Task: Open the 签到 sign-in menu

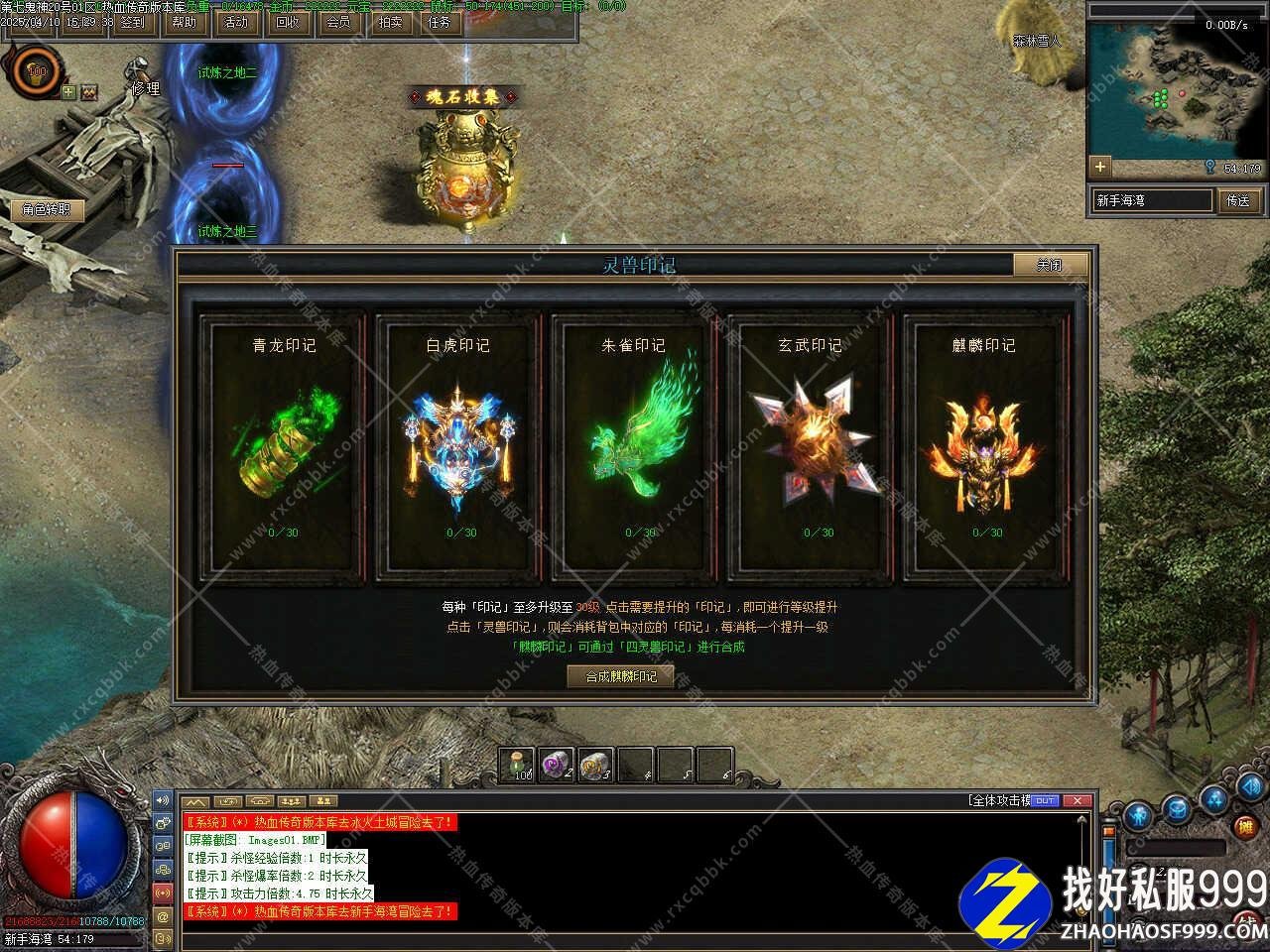Action: [132, 21]
